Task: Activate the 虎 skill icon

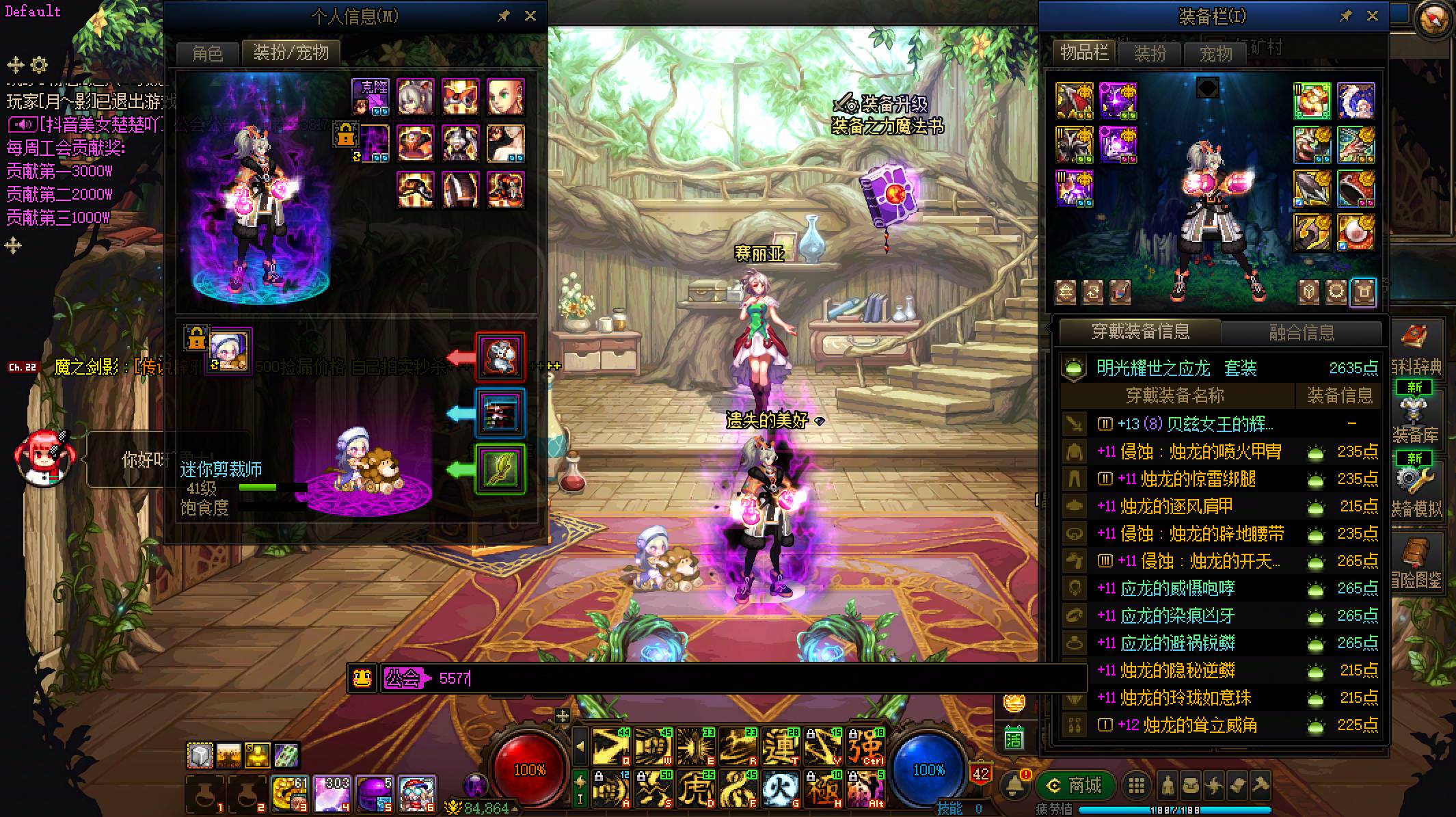Action: click(695, 788)
